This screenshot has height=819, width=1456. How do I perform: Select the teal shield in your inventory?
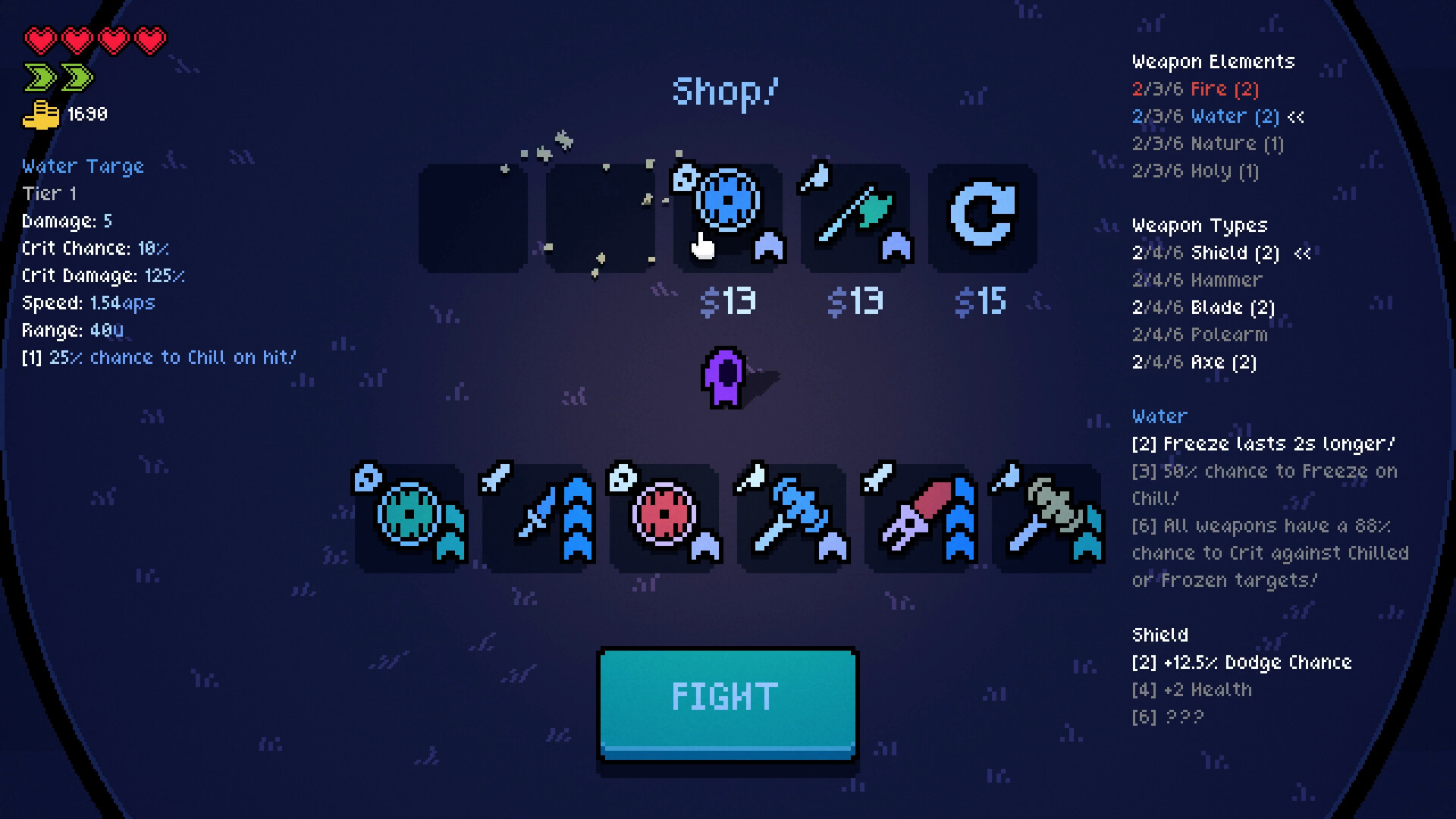coord(409,519)
